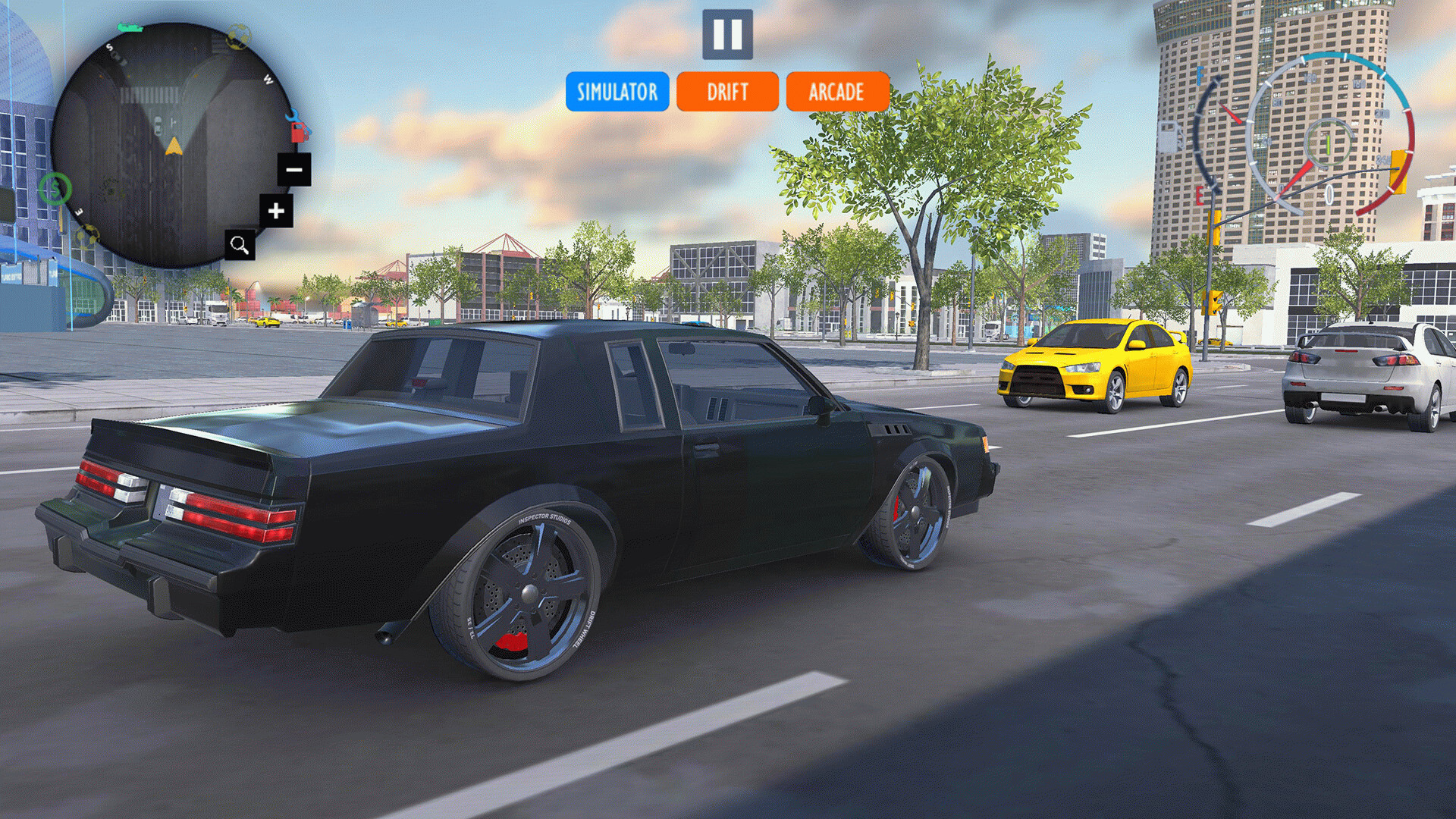Select the red gas station map marker
Screen dimensions: 1456x819
point(300,133)
